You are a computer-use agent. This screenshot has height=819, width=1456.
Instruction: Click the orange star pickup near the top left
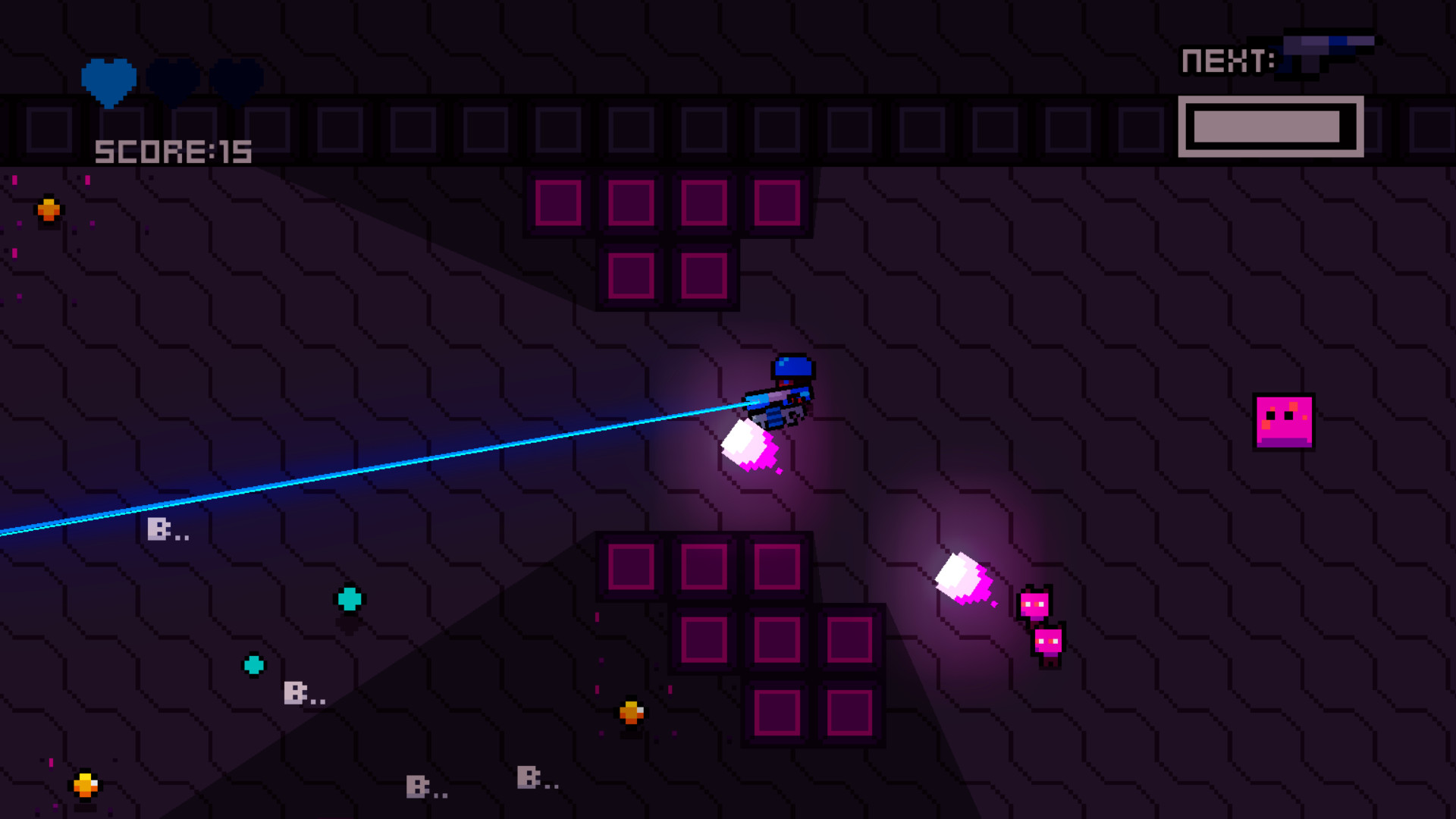pos(48,209)
